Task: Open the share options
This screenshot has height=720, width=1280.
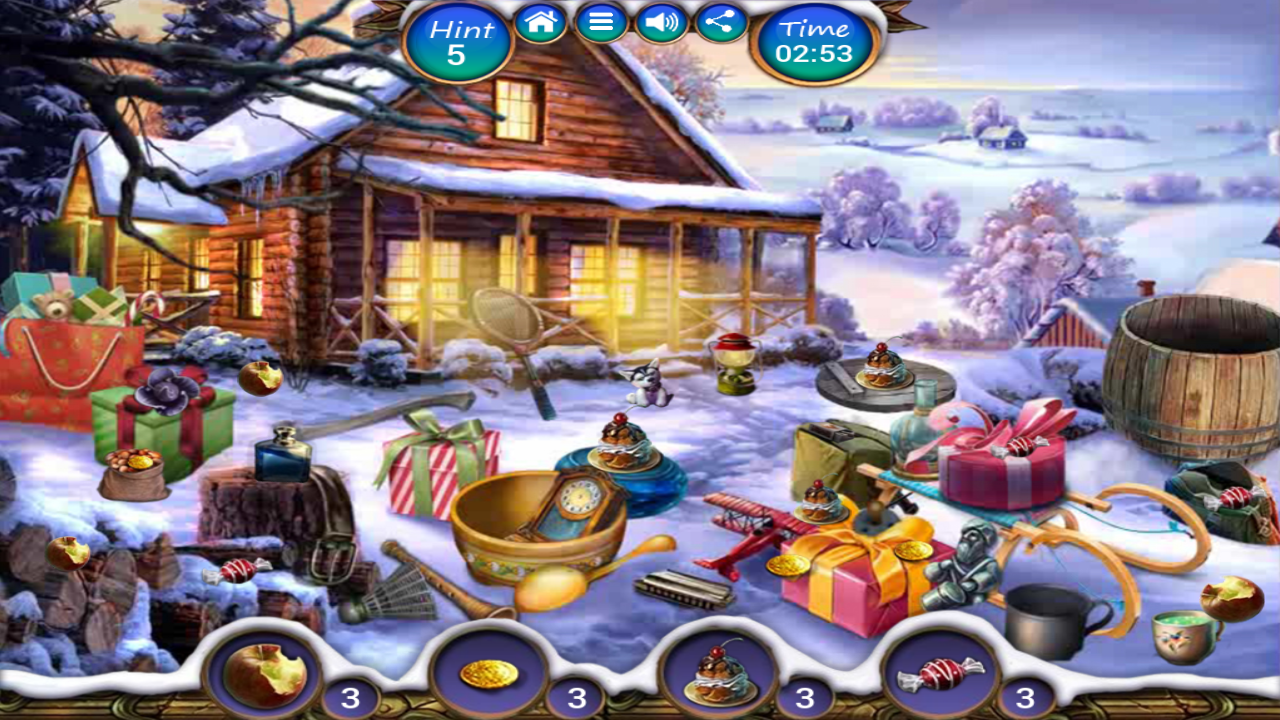Action: (722, 22)
